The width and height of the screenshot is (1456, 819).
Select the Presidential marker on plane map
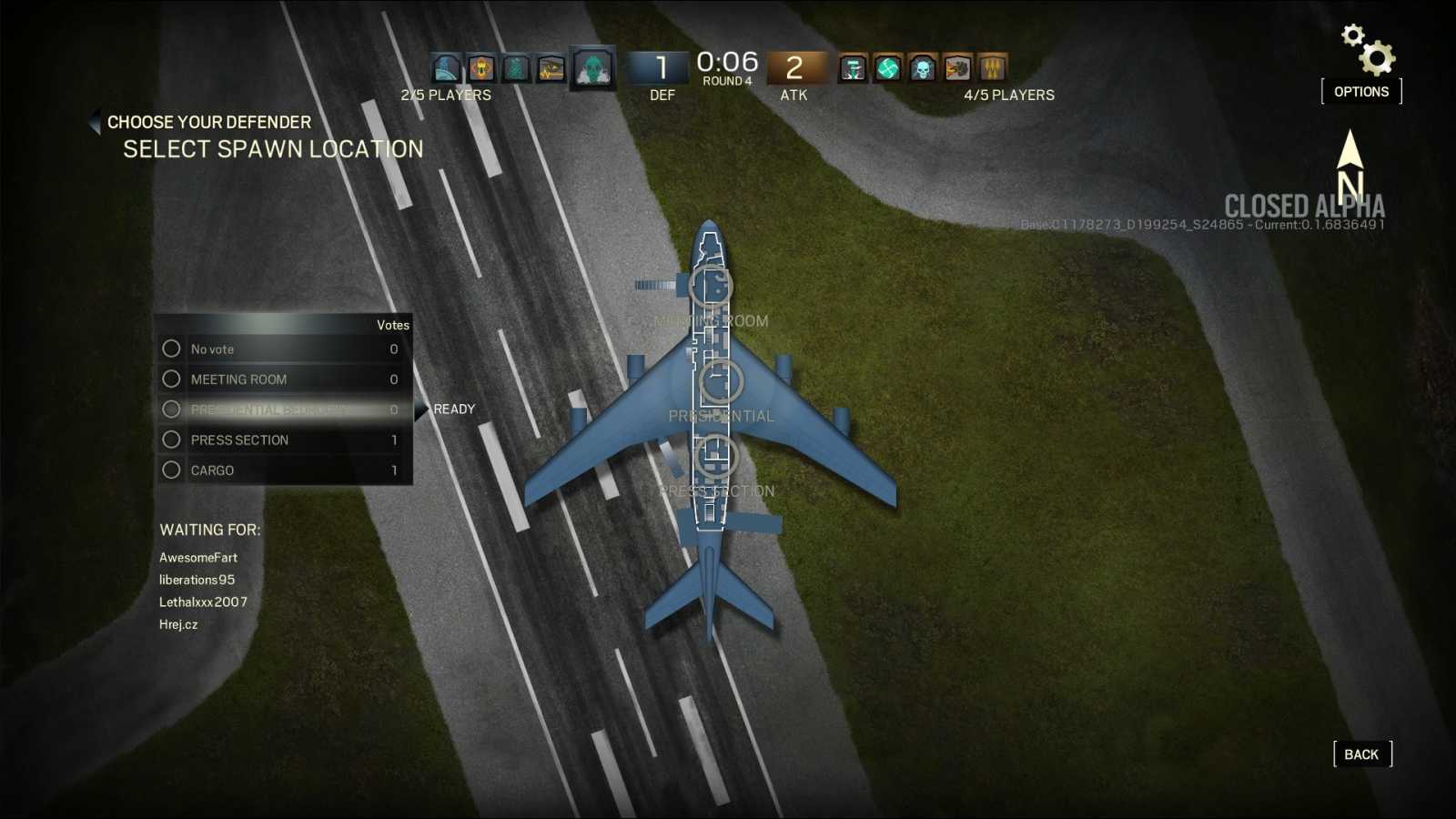point(719,381)
